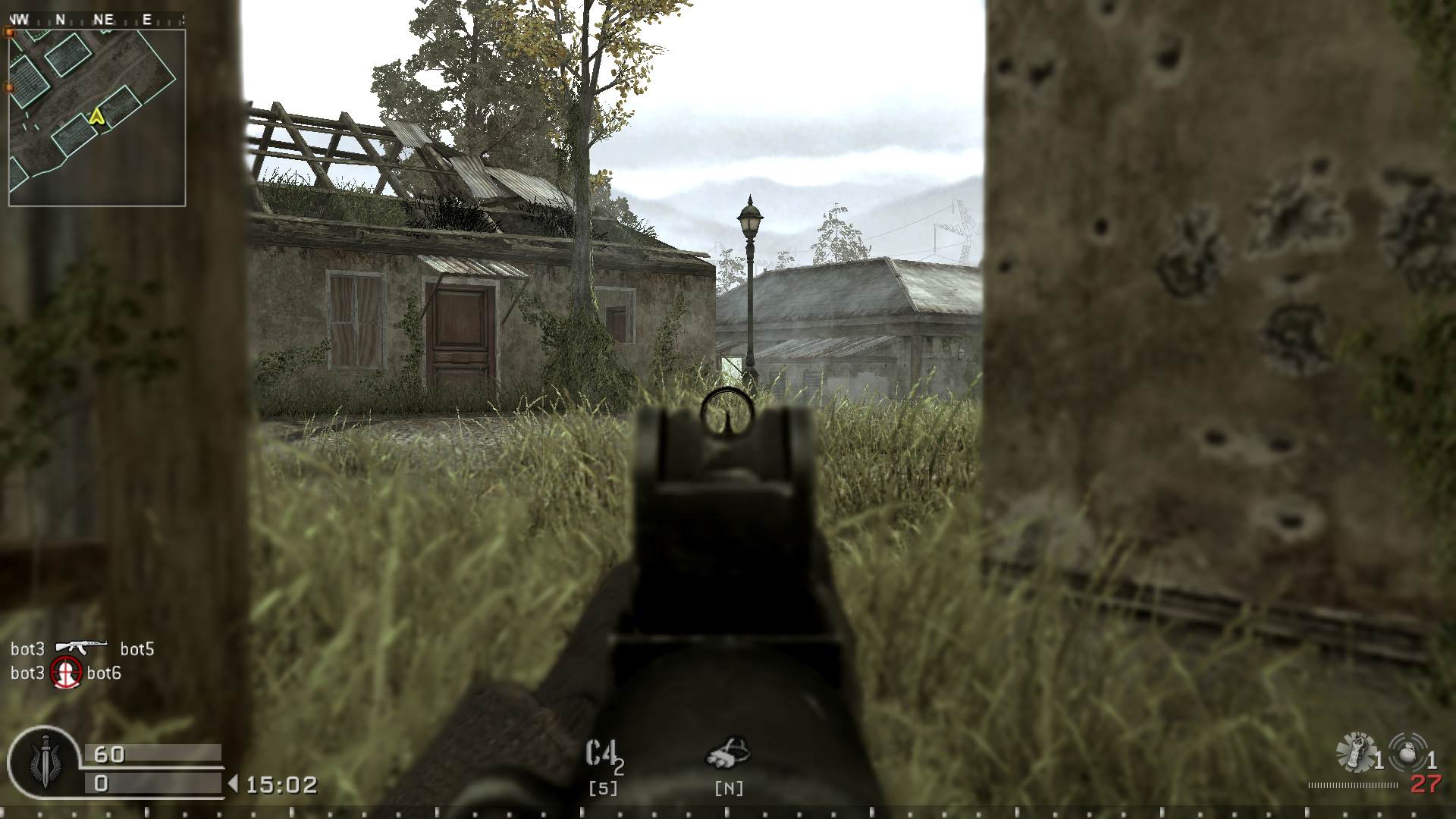Screen dimensions: 1456x819
Task: Click the assault rifle icon in the killfeed
Action: [80, 648]
